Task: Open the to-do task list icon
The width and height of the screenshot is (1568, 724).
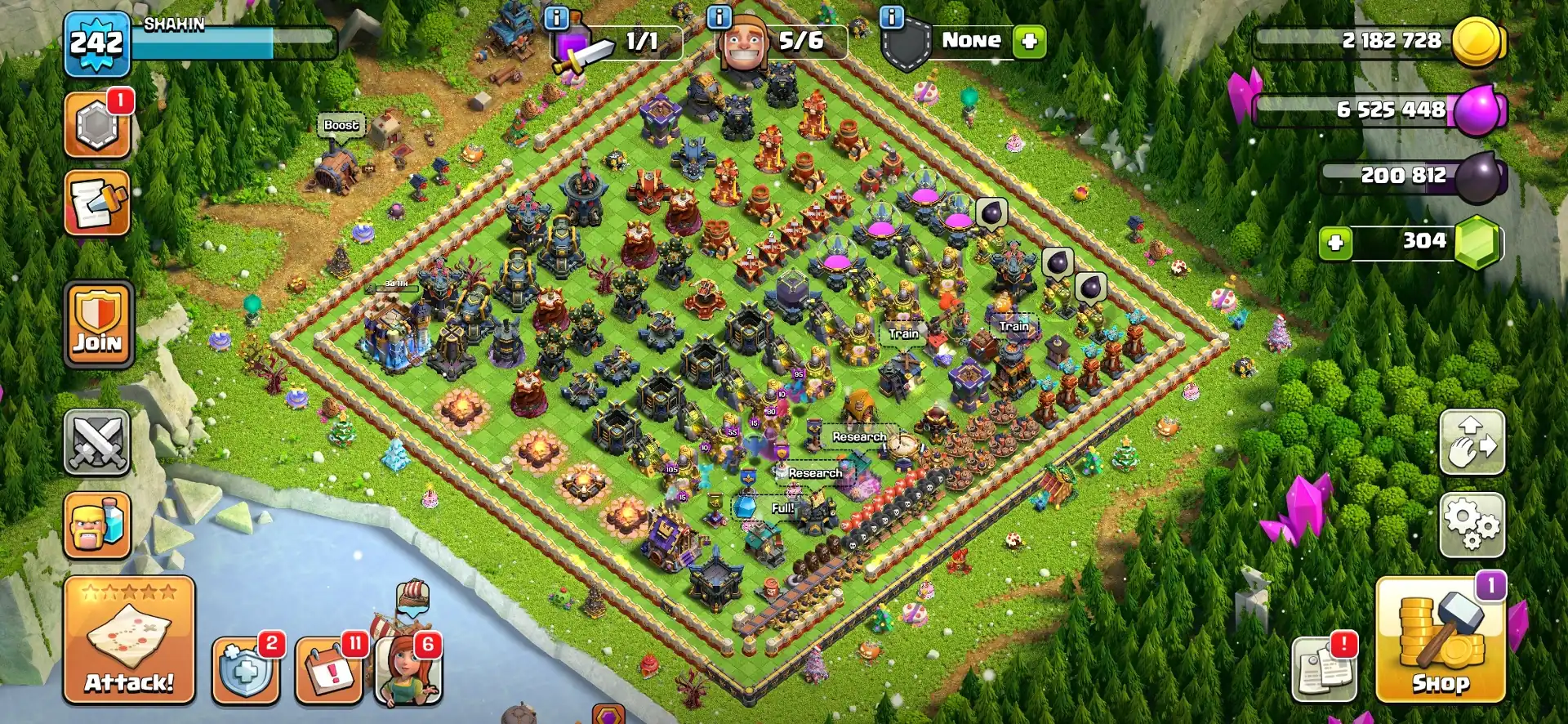Action: (x=97, y=204)
